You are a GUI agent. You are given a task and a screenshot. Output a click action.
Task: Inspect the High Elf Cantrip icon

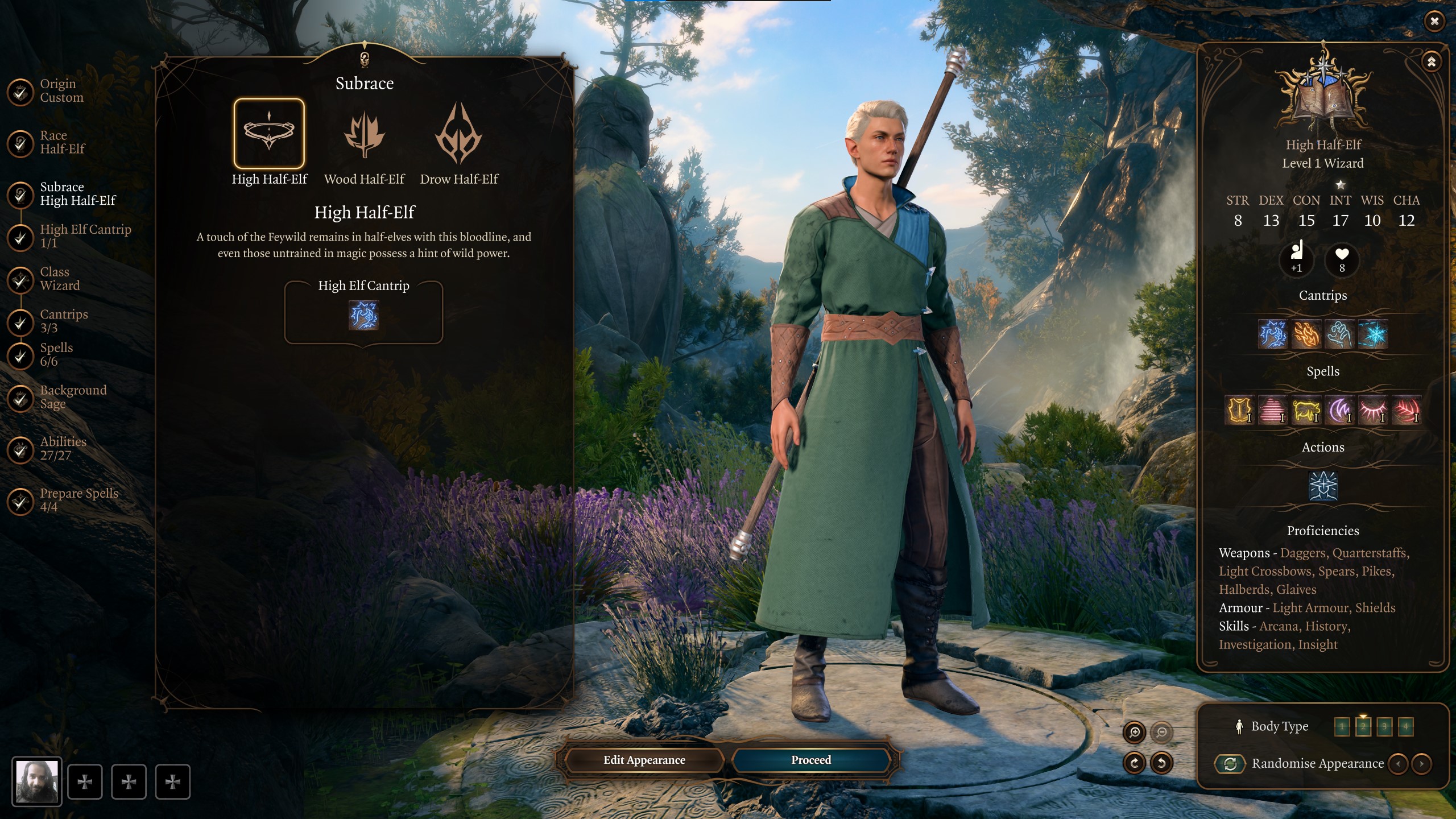point(365,317)
